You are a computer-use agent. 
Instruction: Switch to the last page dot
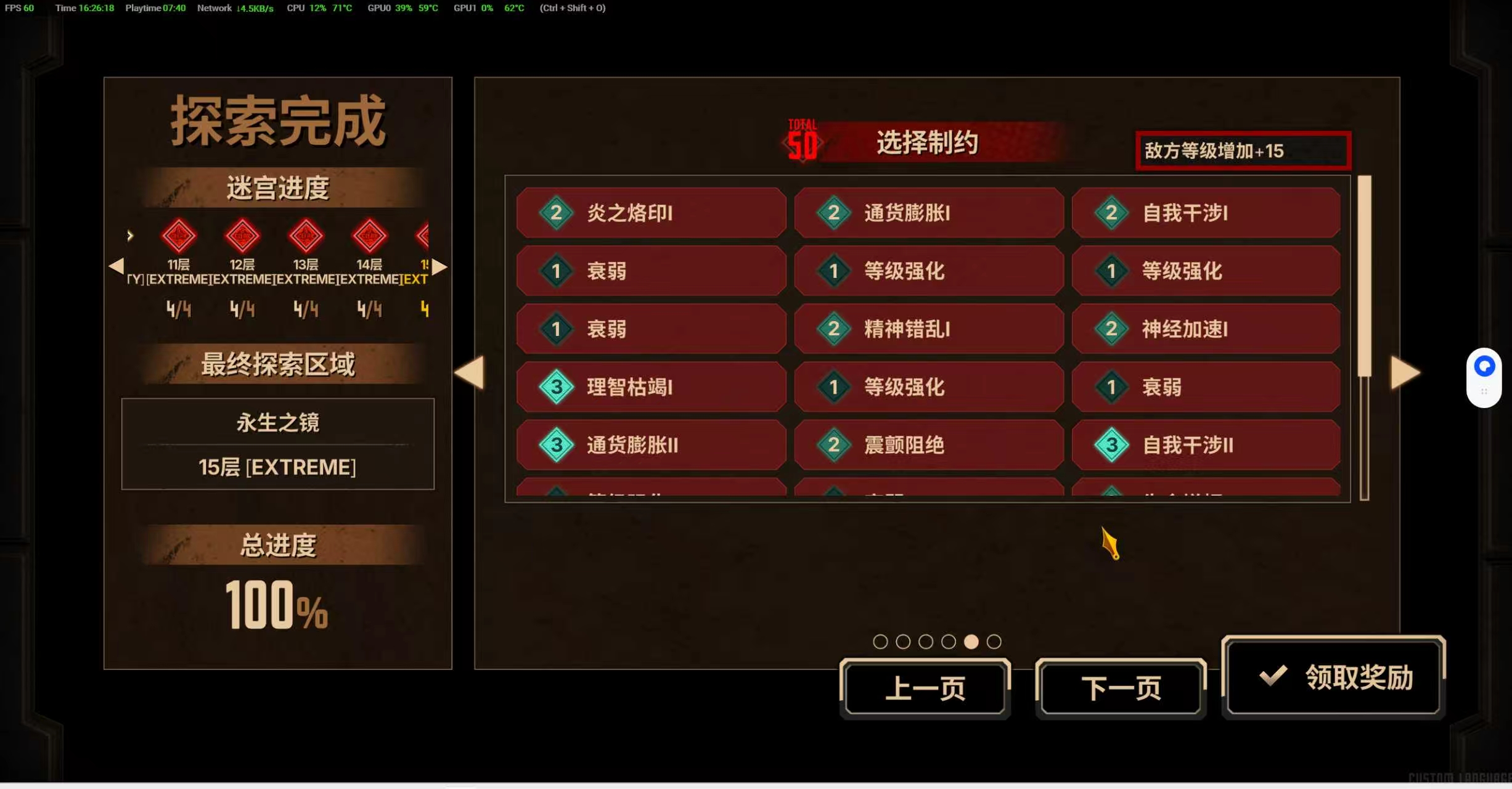point(994,641)
